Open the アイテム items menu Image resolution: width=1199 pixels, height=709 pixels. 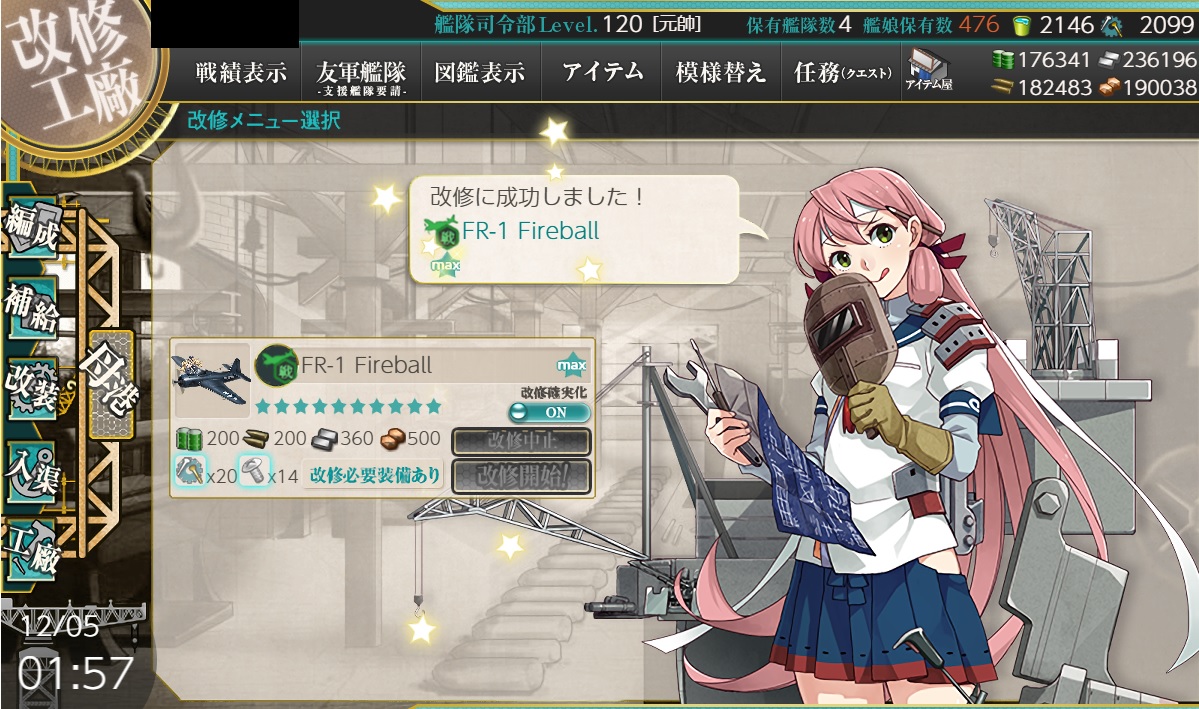point(602,73)
